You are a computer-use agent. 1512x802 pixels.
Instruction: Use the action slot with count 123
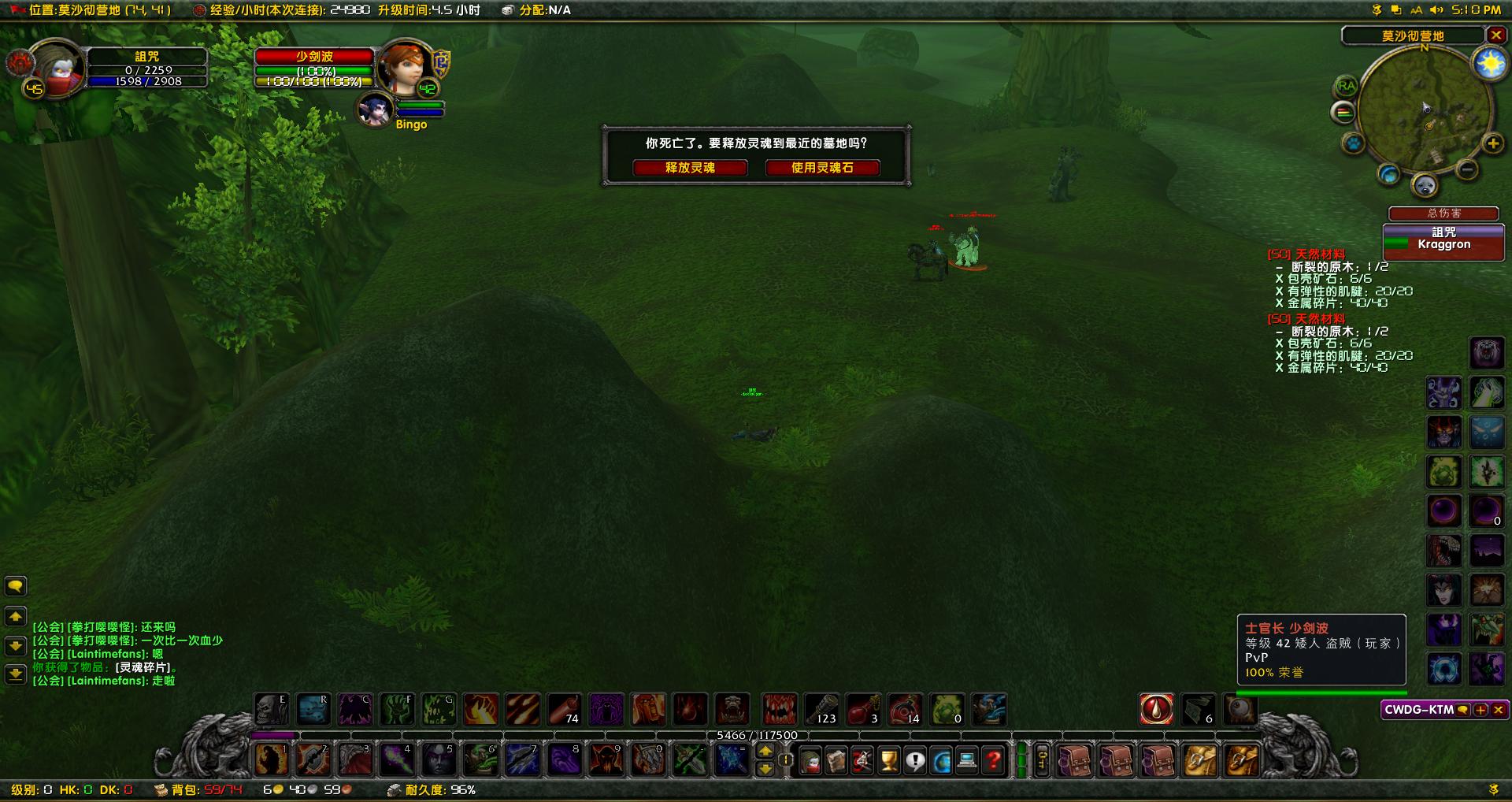tap(821, 709)
